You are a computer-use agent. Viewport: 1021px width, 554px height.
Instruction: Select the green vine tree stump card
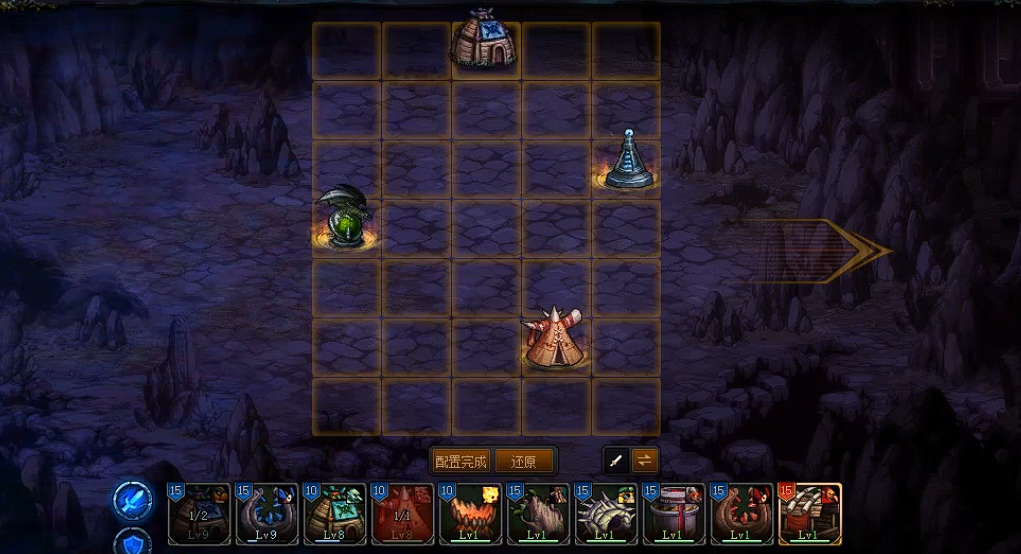pyautogui.click(x=538, y=514)
